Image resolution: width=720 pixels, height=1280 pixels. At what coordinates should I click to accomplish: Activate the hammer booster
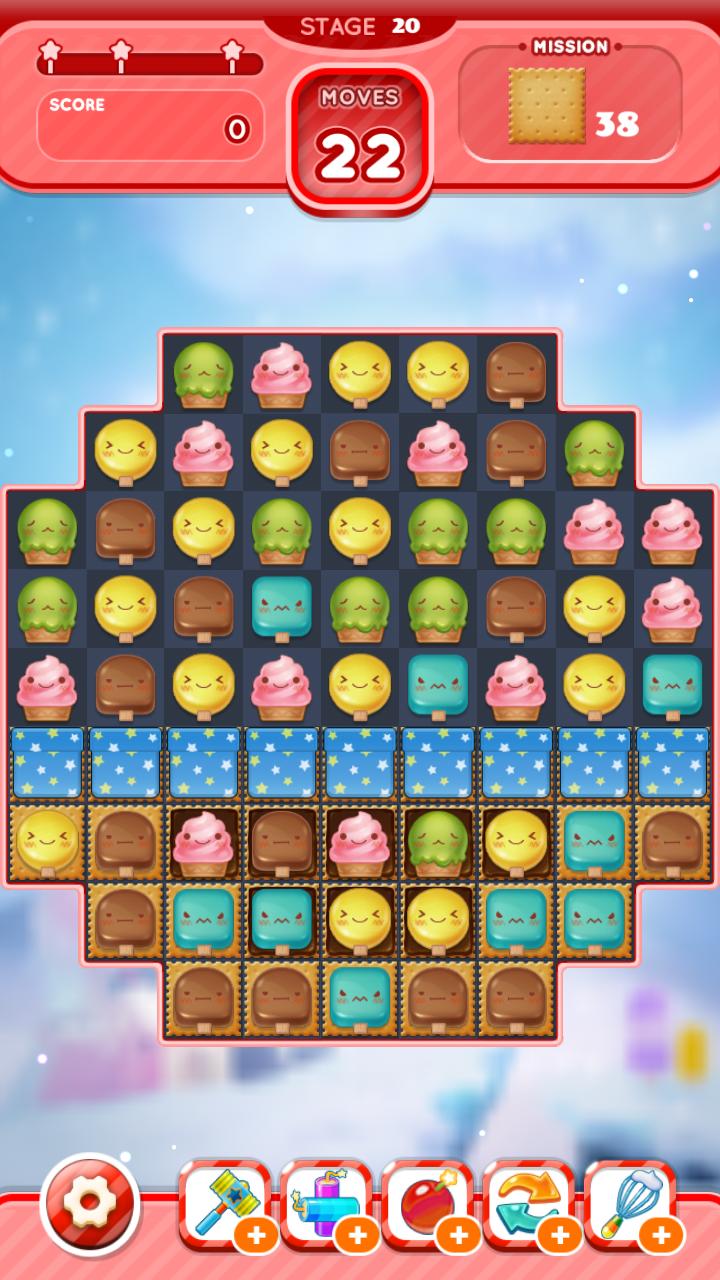click(224, 1204)
